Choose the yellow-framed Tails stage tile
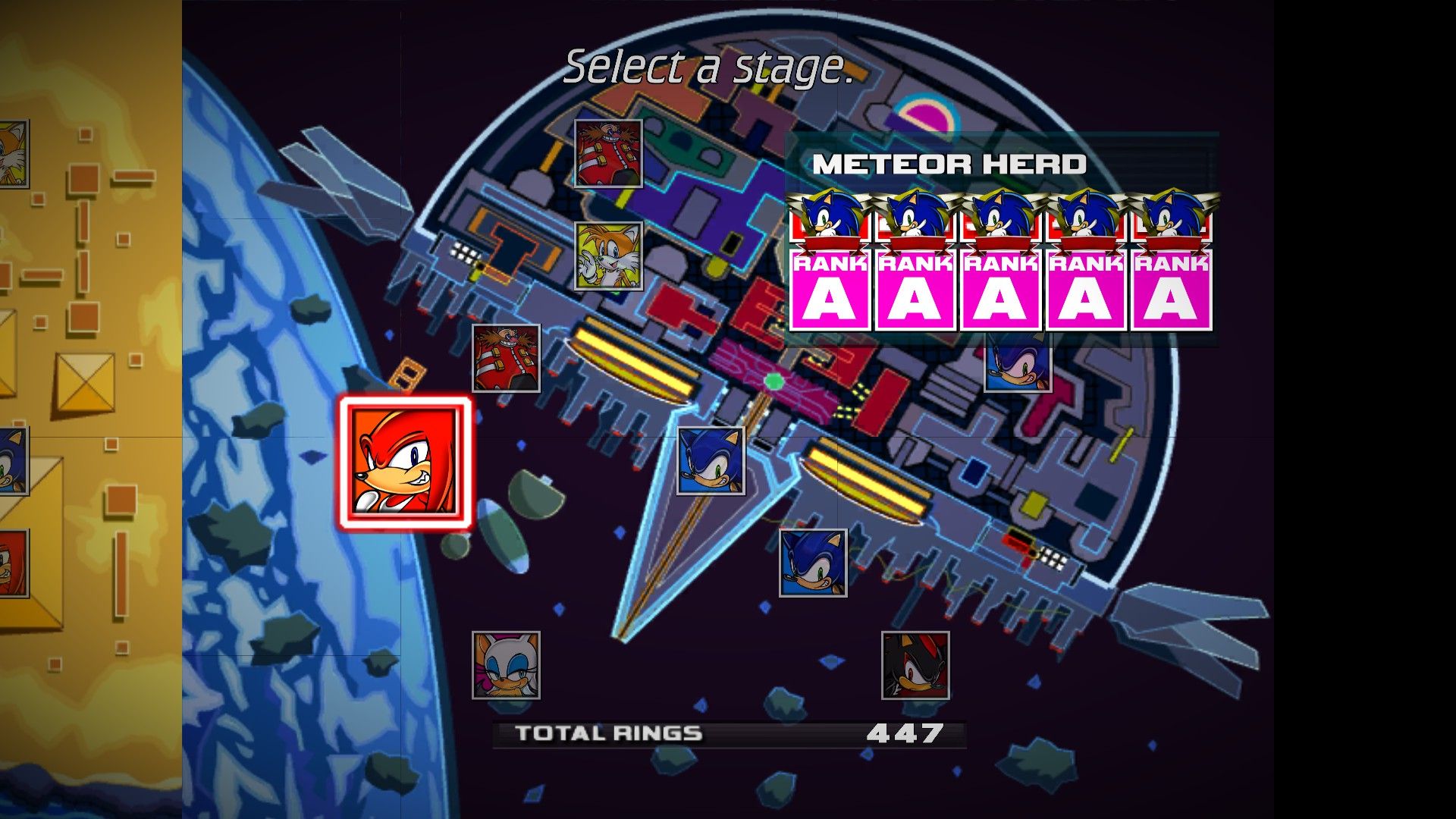The width and height of the screenshot is (1456, 819). click(608, 256)
